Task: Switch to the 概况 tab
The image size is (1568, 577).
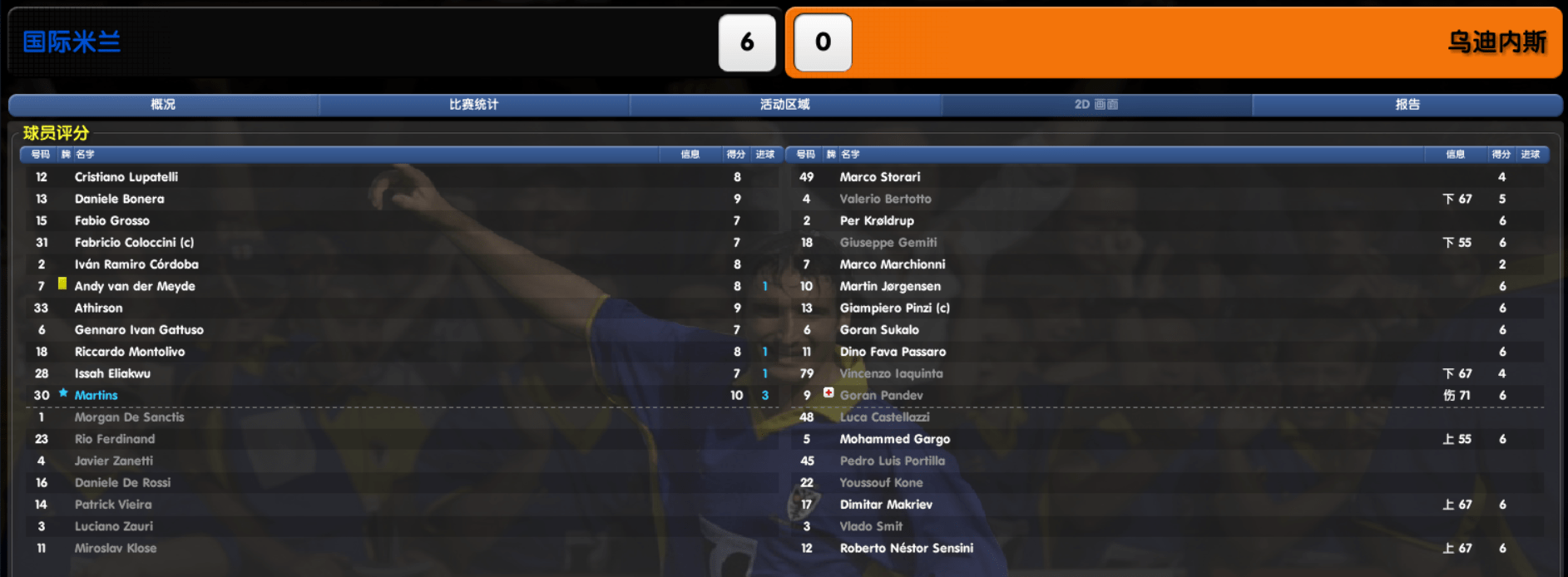Action: [x=163, y=105]
